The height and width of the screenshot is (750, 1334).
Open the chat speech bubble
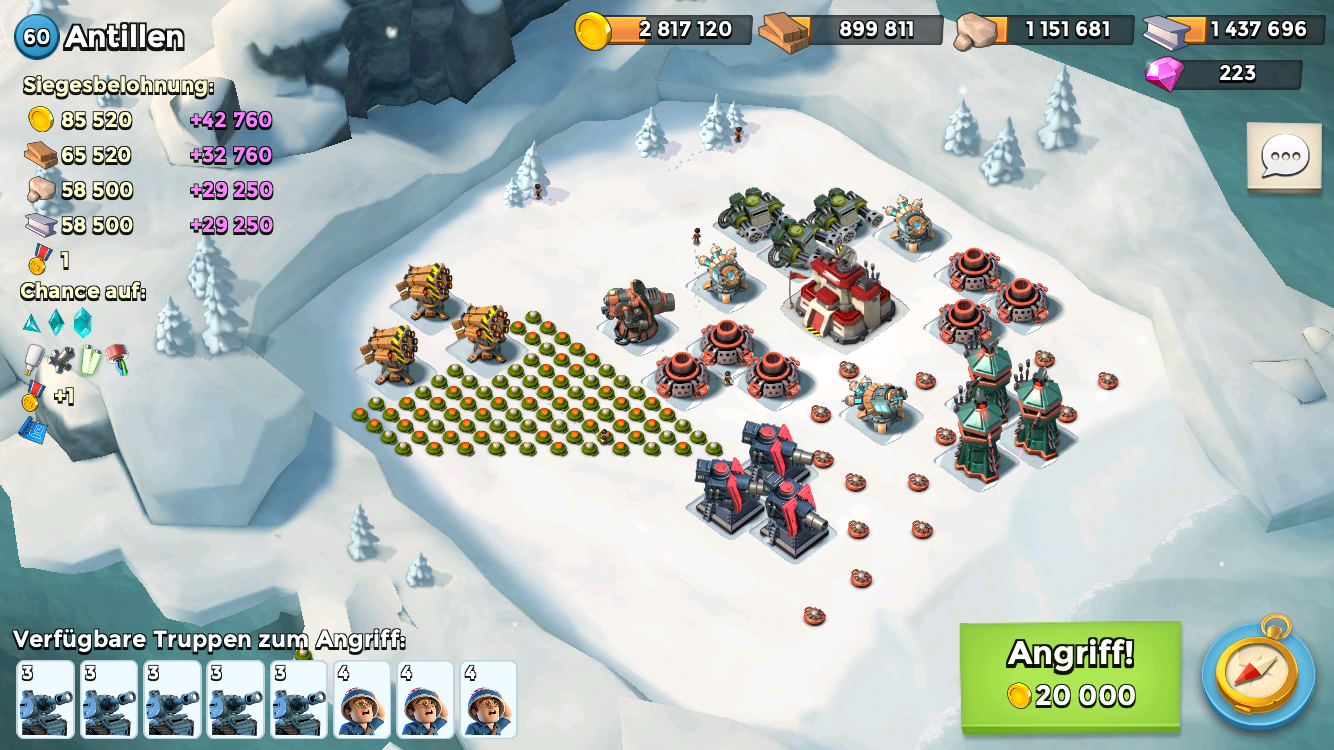[1284, 157]
